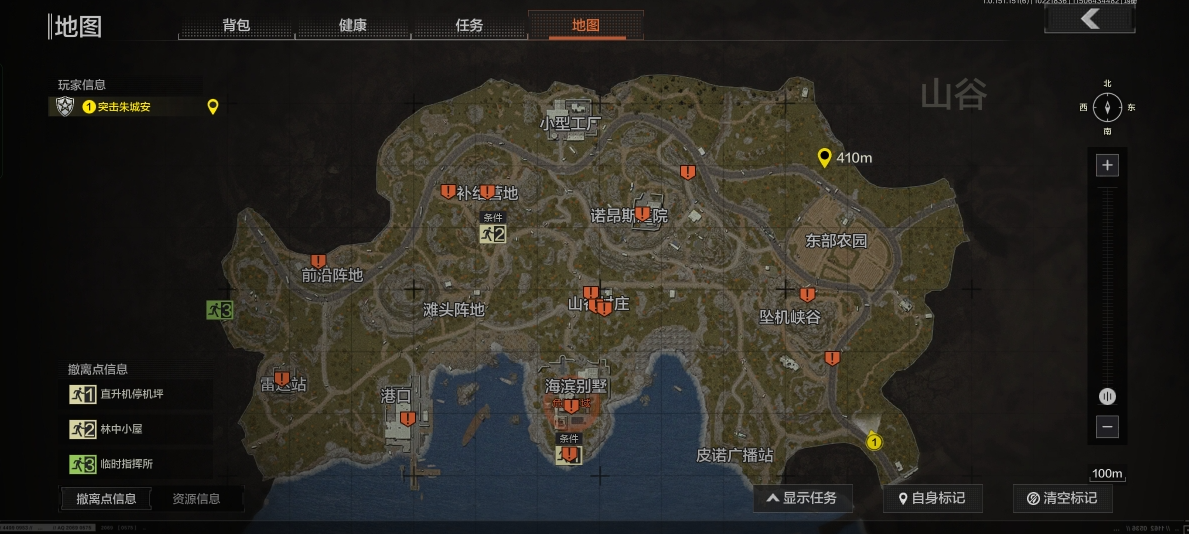Zoom out the map with minus button

1107,427
